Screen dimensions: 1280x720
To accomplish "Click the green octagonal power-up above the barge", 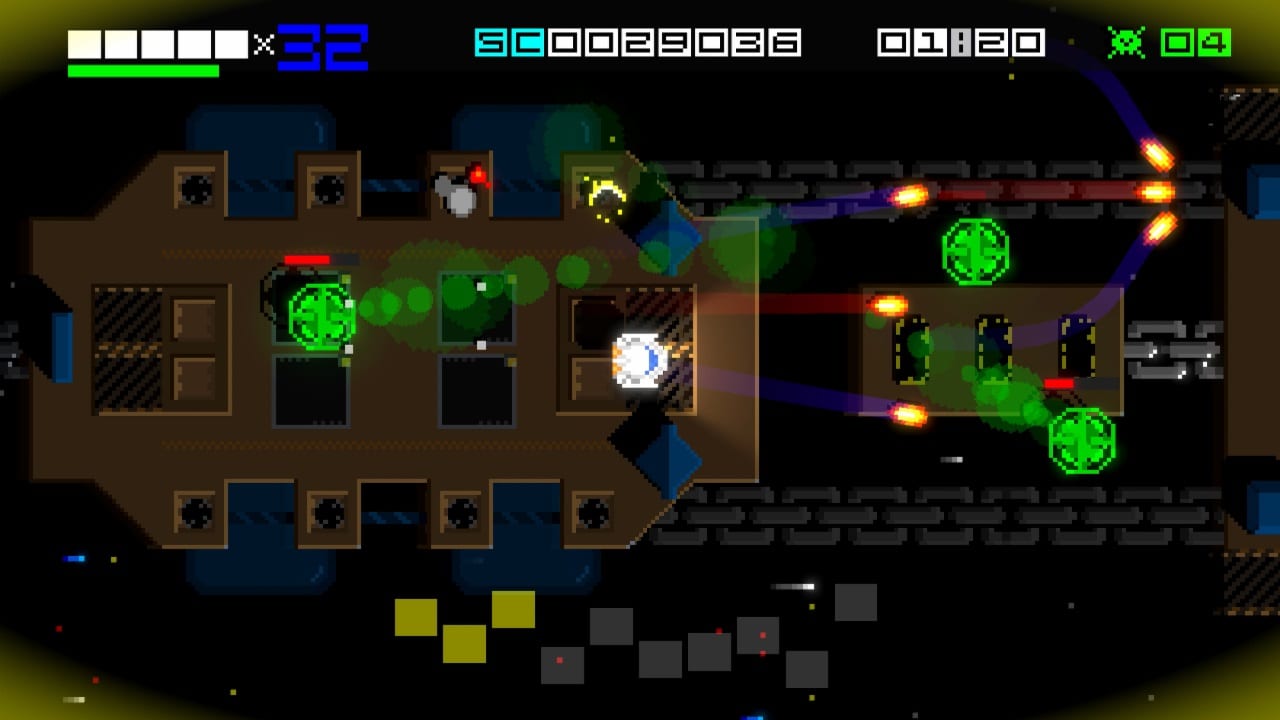I will (x=978, y=250).
